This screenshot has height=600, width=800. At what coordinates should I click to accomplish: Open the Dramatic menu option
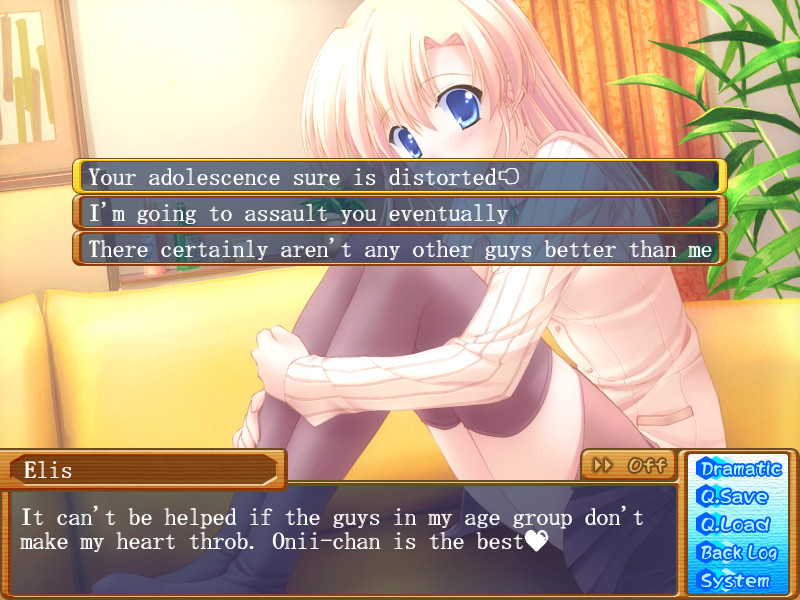740,468
